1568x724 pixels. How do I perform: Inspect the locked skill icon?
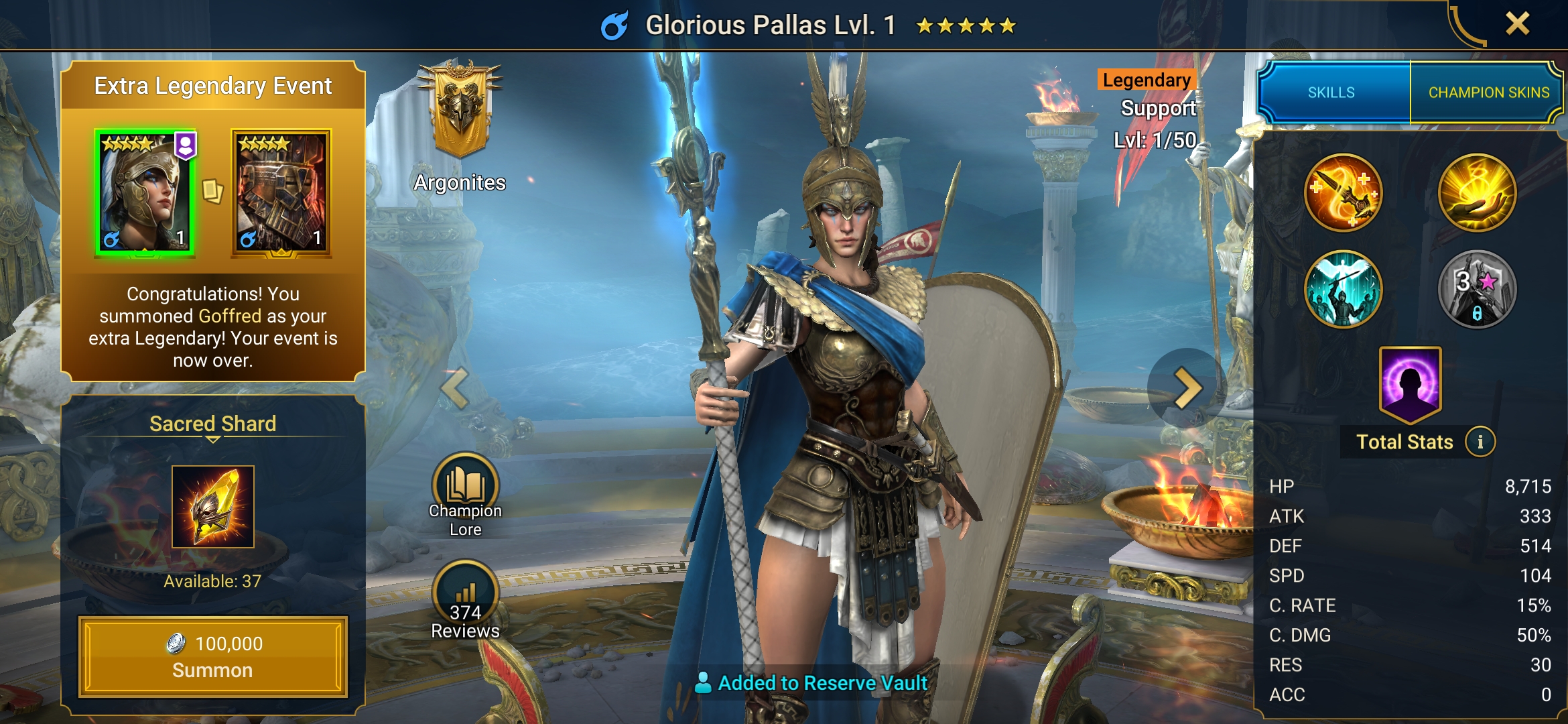click(x=1477, y=290)
